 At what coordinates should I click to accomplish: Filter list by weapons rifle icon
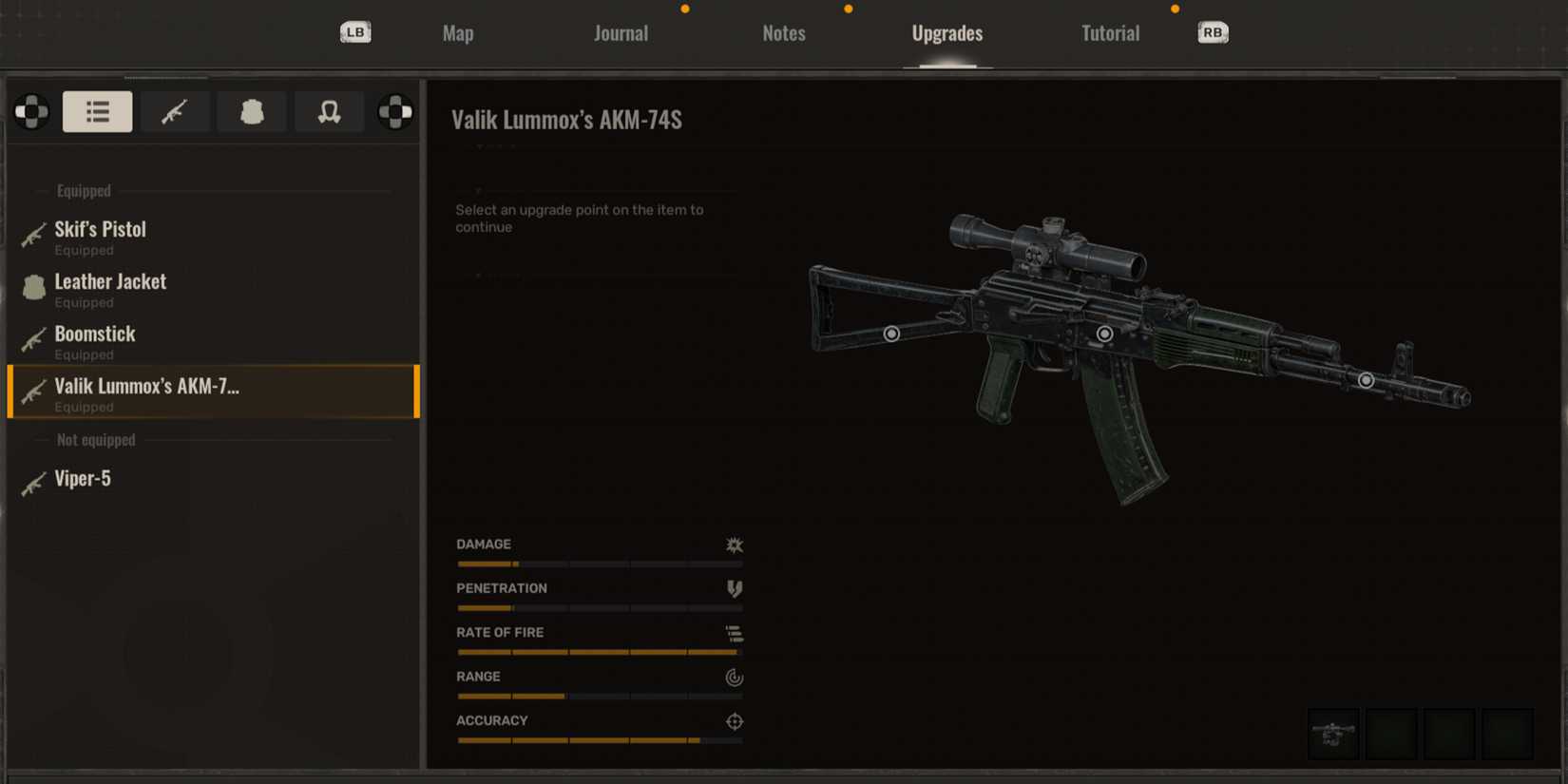pos(174,112)
